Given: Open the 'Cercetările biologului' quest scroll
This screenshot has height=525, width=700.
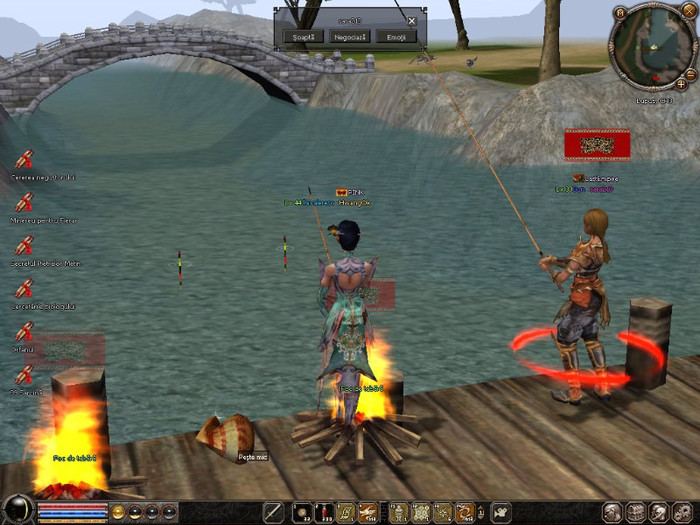Looking at the screenshot, I should 24,288.
